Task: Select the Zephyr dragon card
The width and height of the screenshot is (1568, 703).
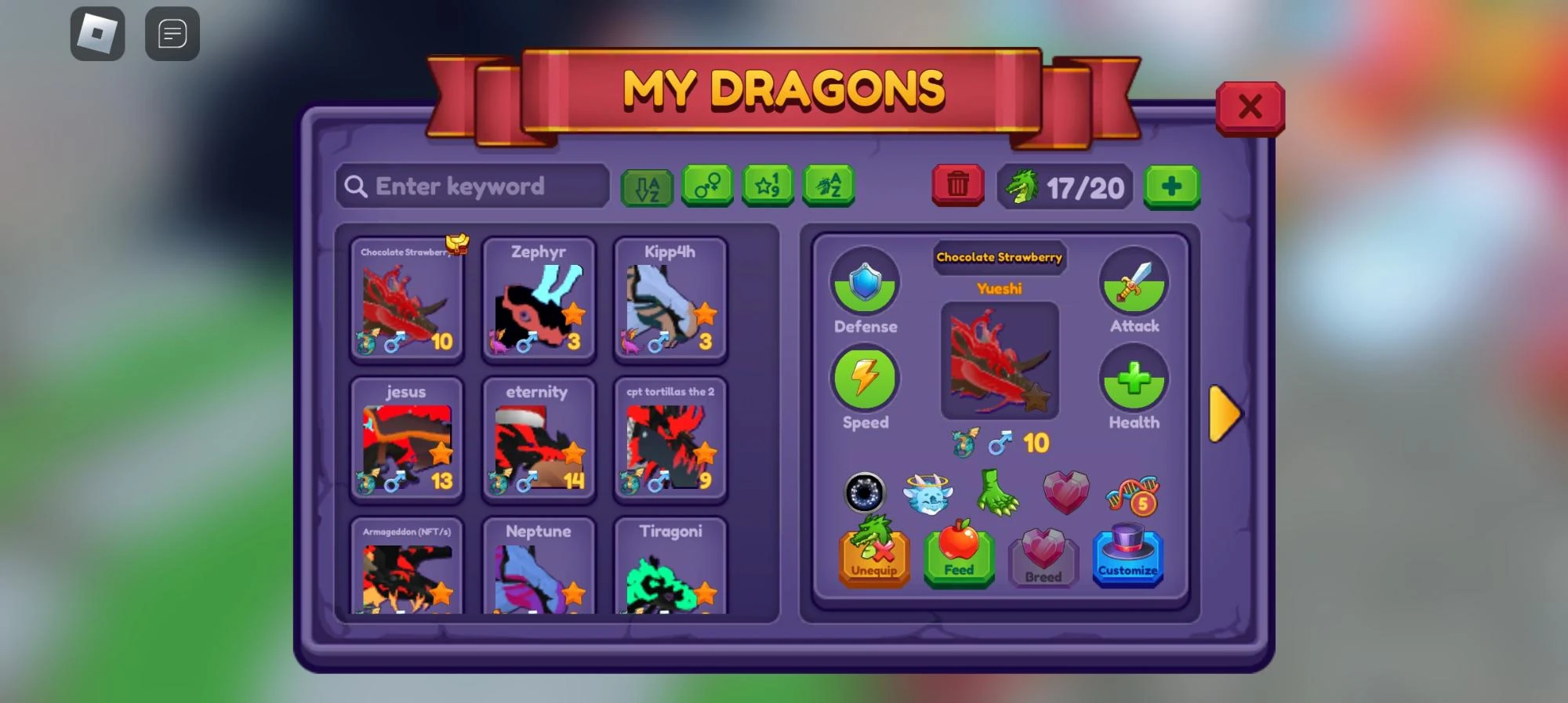Action: coord(539,302)
